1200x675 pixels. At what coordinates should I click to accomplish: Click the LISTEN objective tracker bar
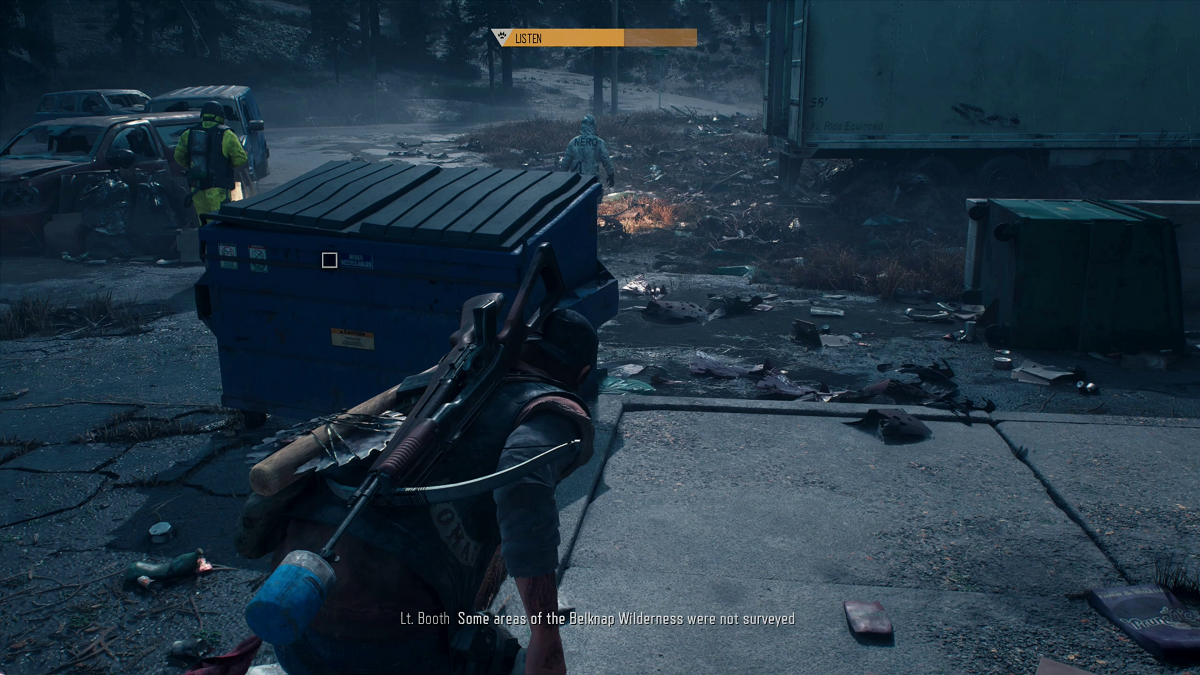pyautogui.click(x=594, y=38)
